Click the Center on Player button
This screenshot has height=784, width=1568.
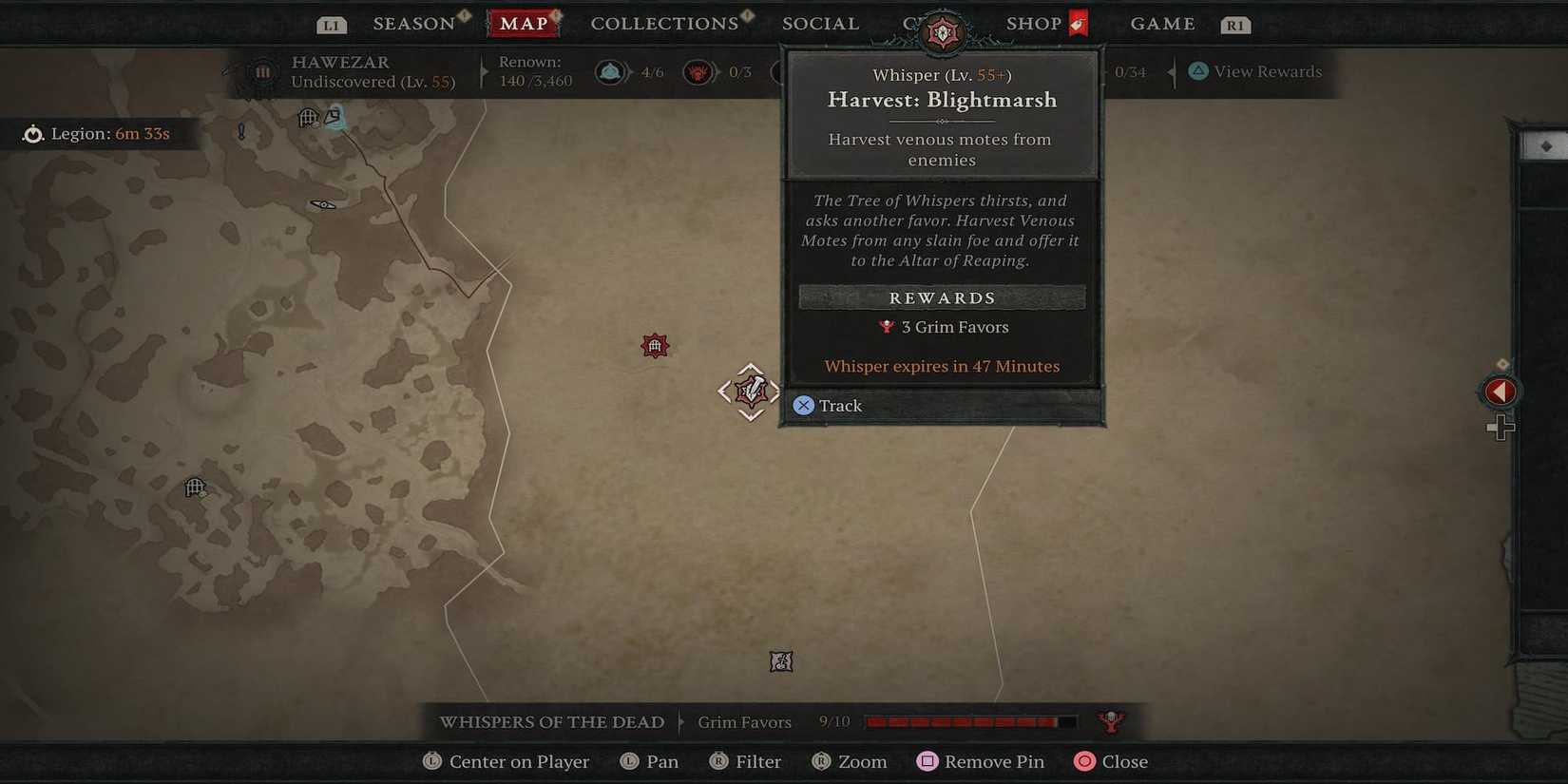(506, 761)
